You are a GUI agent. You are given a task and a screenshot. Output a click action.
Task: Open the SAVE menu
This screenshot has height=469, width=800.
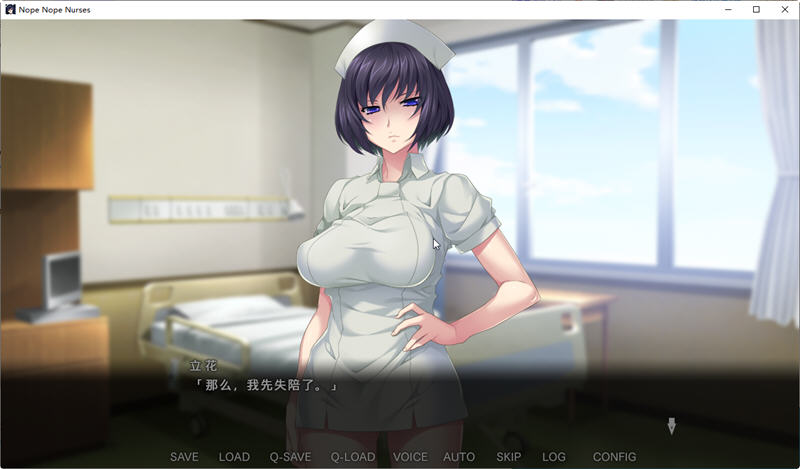184,457
